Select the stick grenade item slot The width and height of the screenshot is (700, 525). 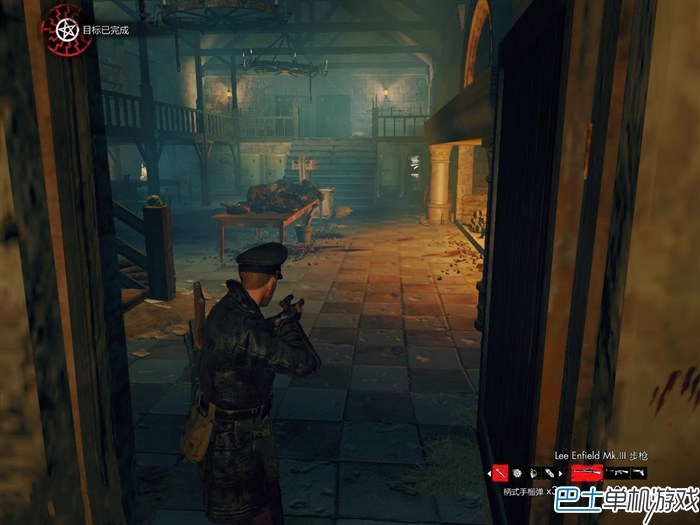(x=501, y=472)
